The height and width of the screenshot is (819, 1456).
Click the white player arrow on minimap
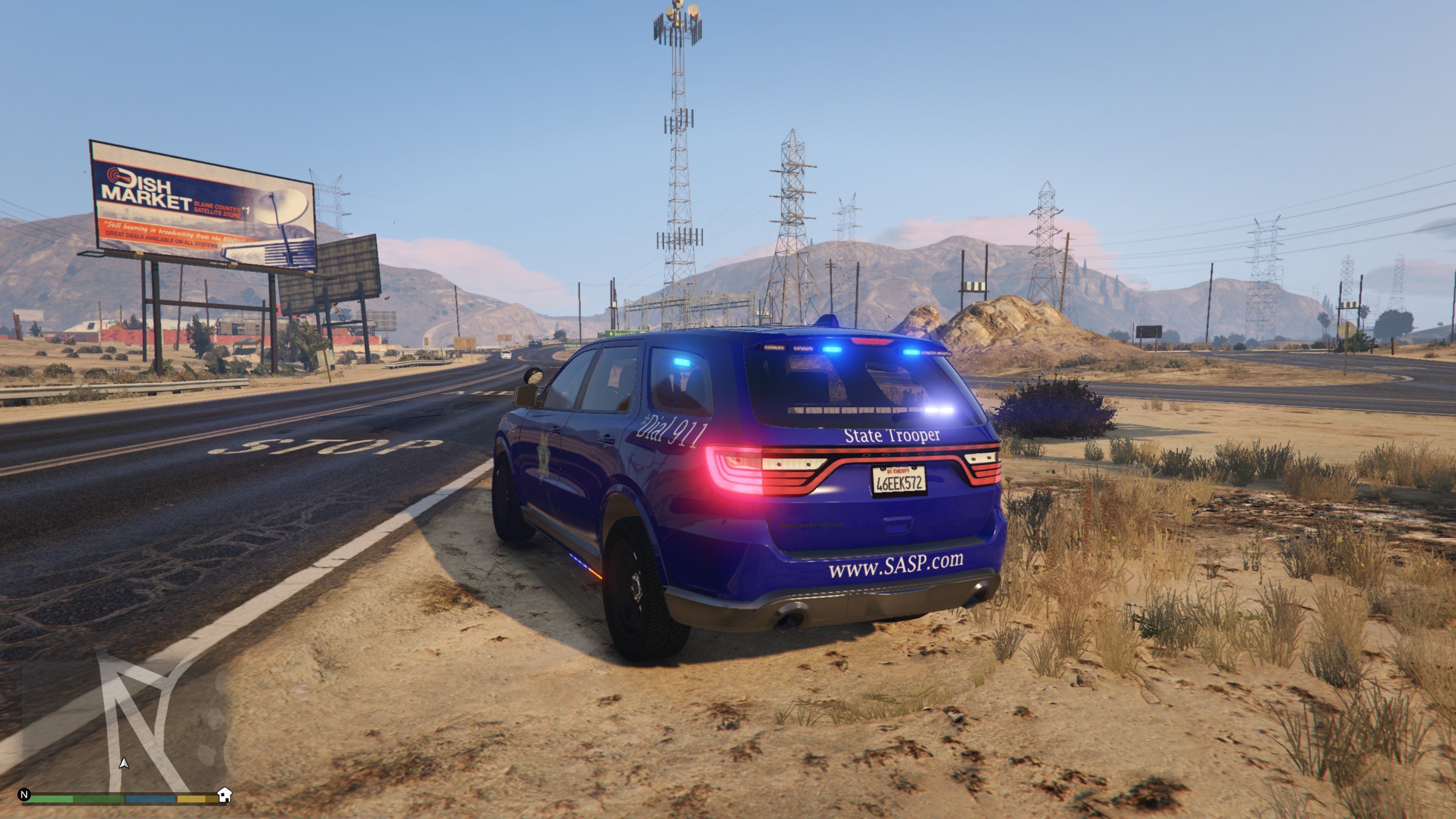pos(124,763)
